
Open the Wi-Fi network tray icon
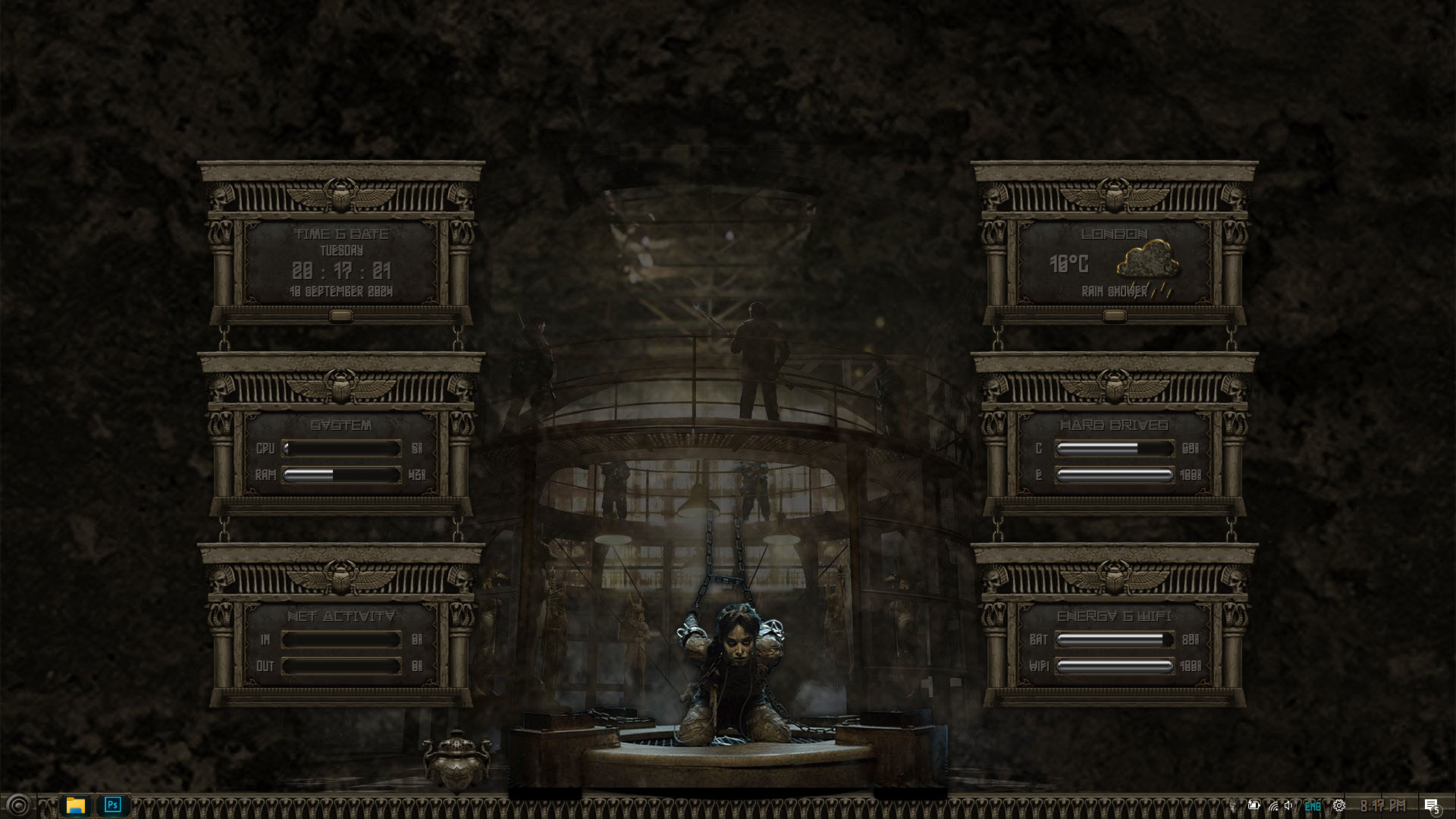[1272, 805]
